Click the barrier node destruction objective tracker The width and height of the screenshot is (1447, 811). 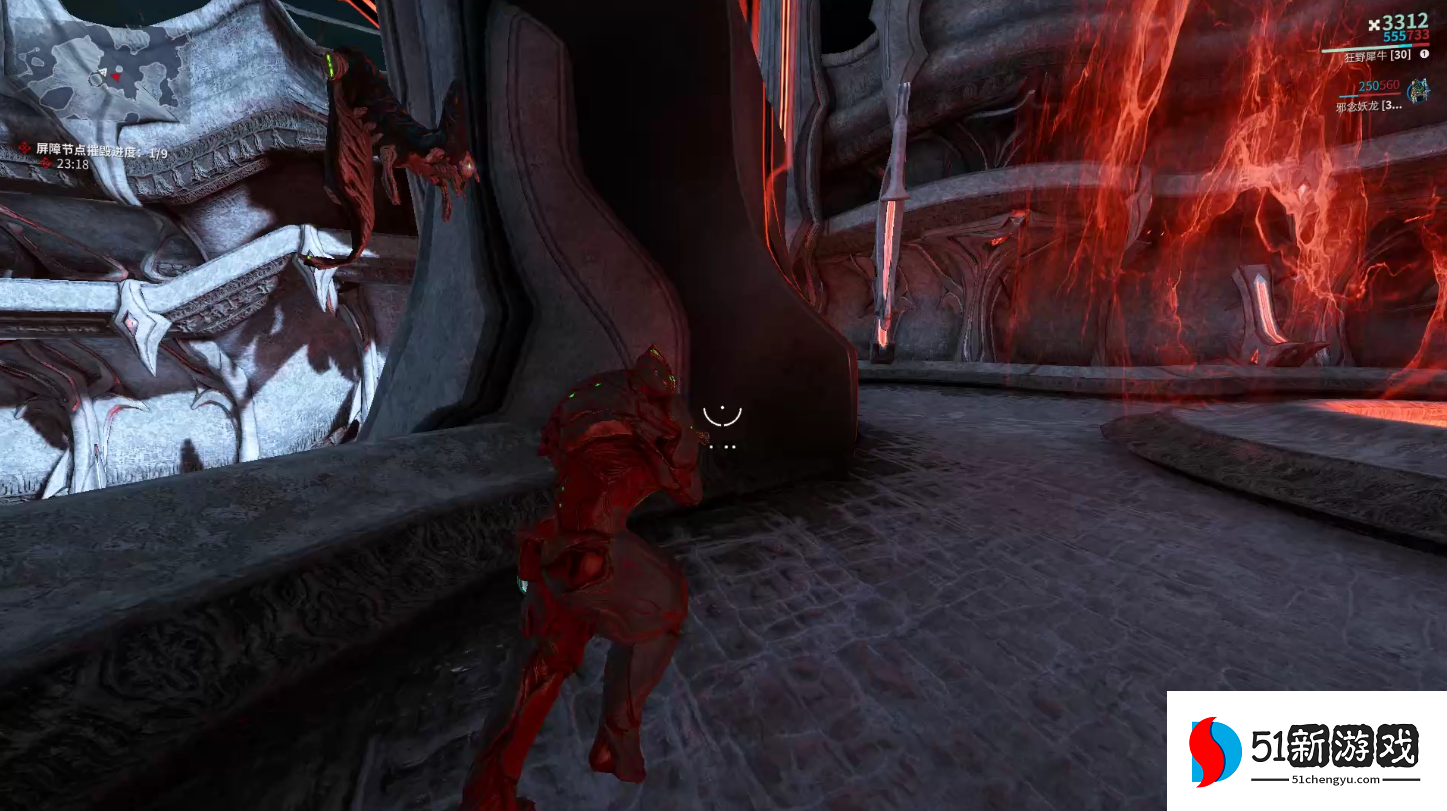[101, 150]
